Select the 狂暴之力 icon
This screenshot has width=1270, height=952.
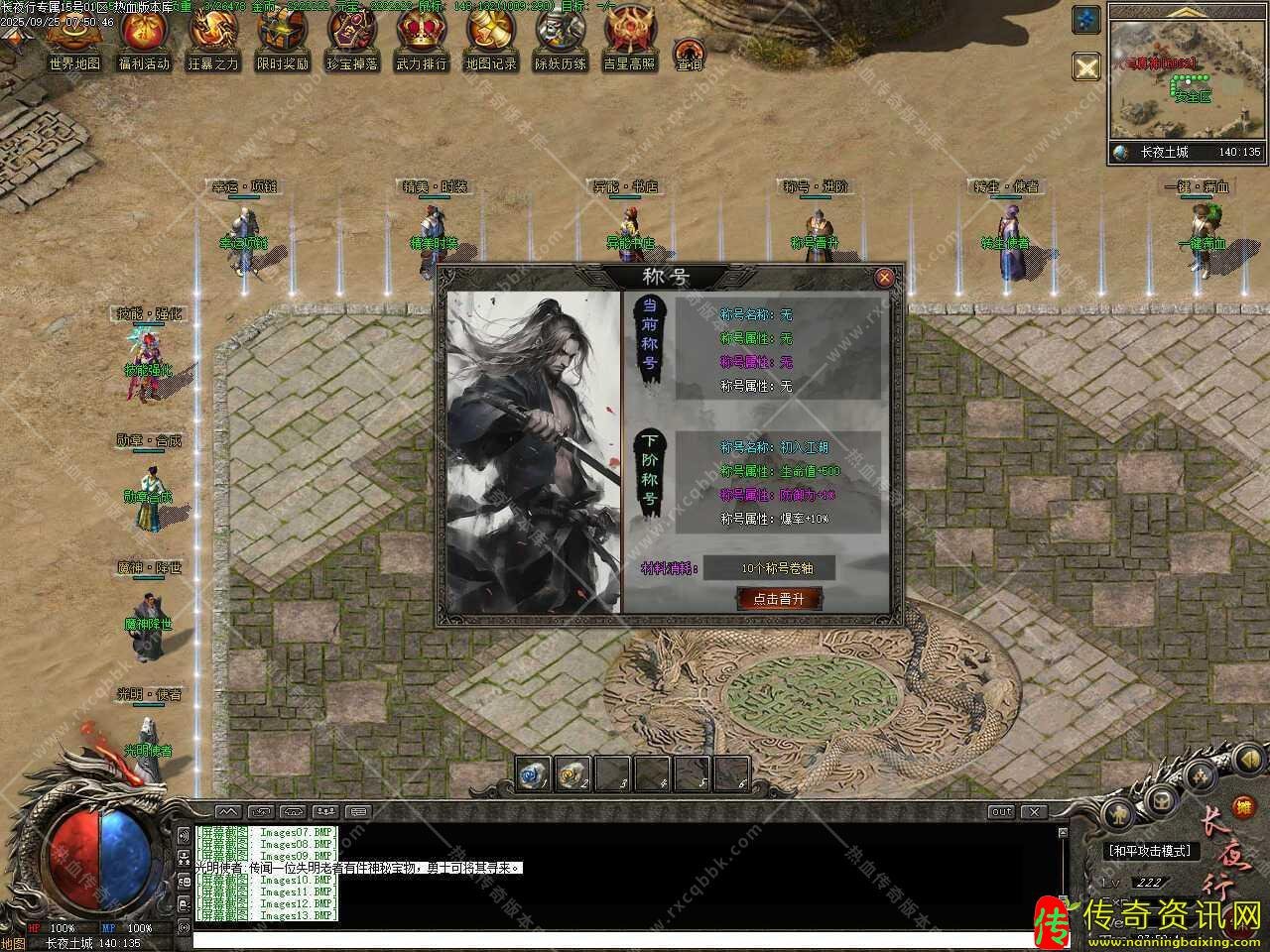point(213,40)
